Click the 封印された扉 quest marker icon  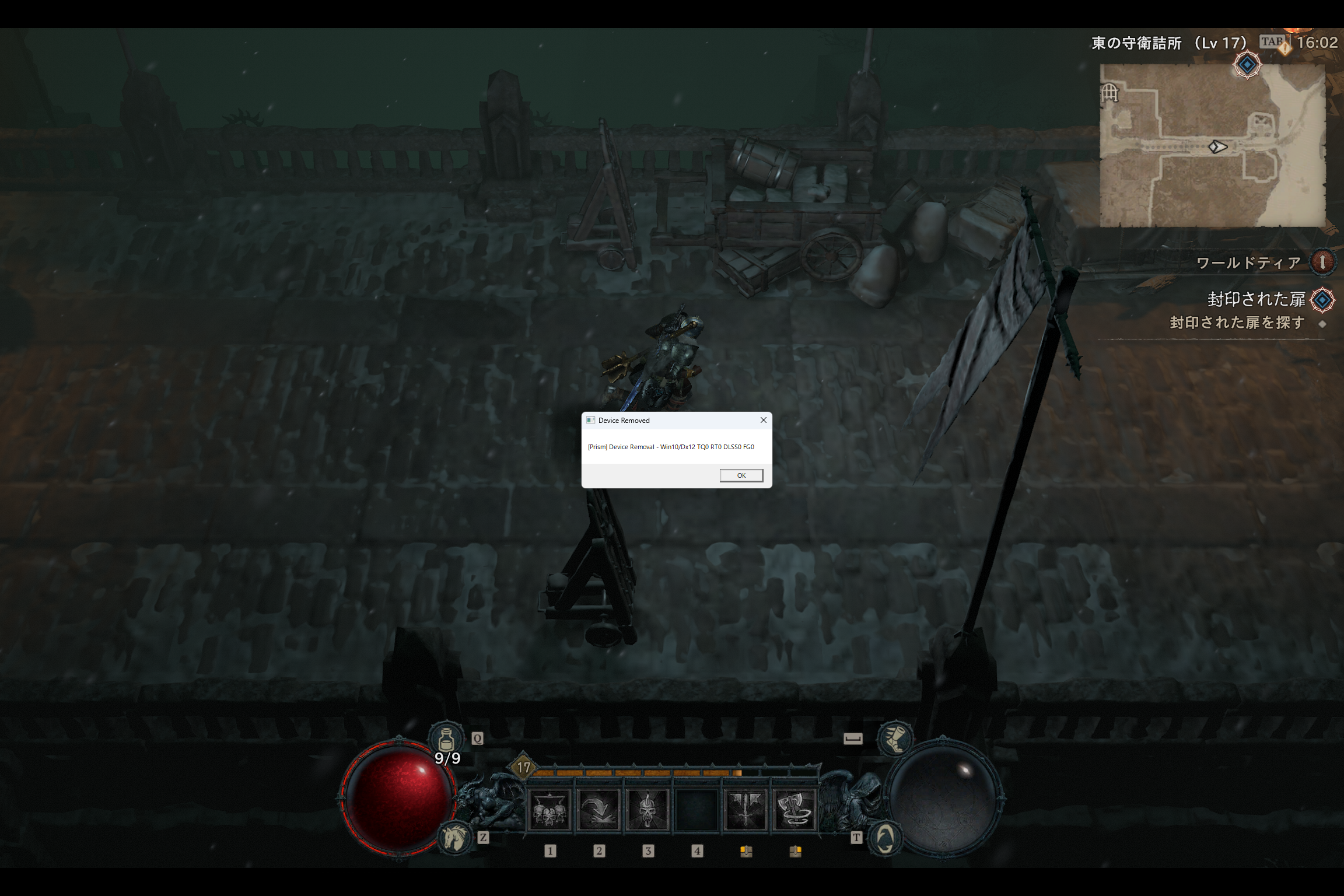[x=1322, y=300]
